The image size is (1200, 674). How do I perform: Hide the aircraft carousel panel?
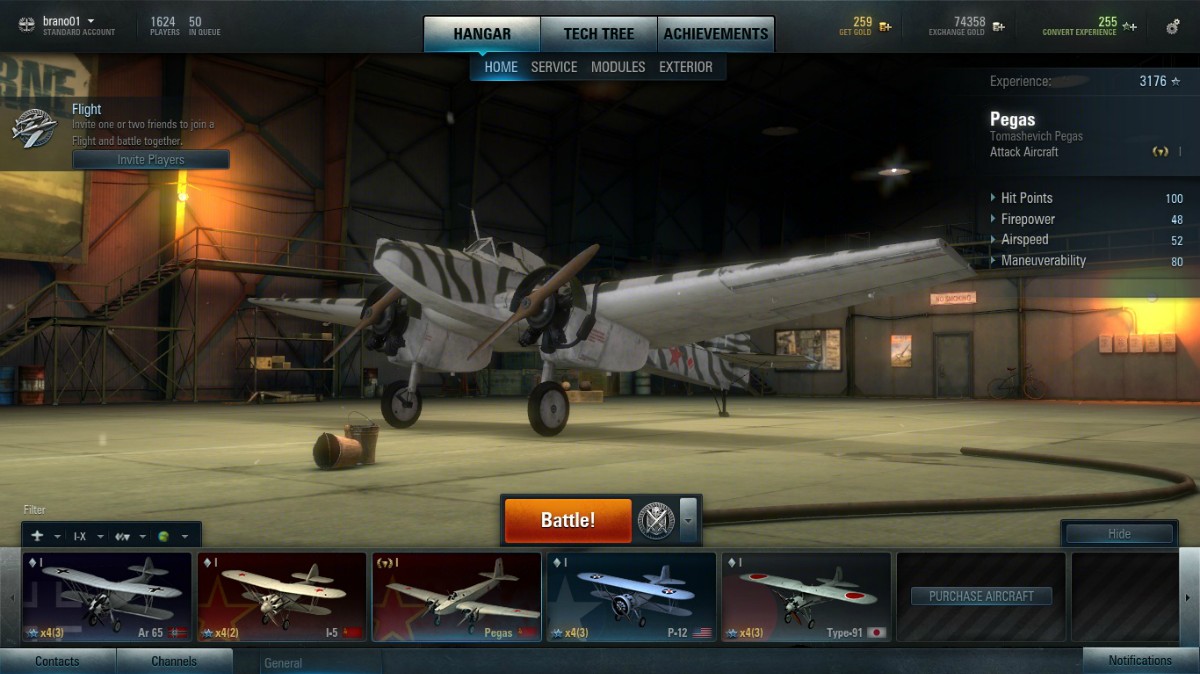[1118, 534]
